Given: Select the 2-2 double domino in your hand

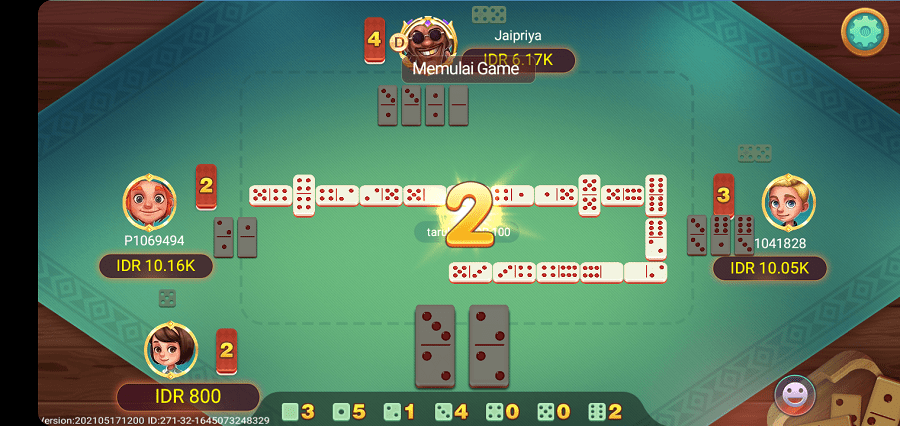Looking at the screenshot, I should [489, 345].
